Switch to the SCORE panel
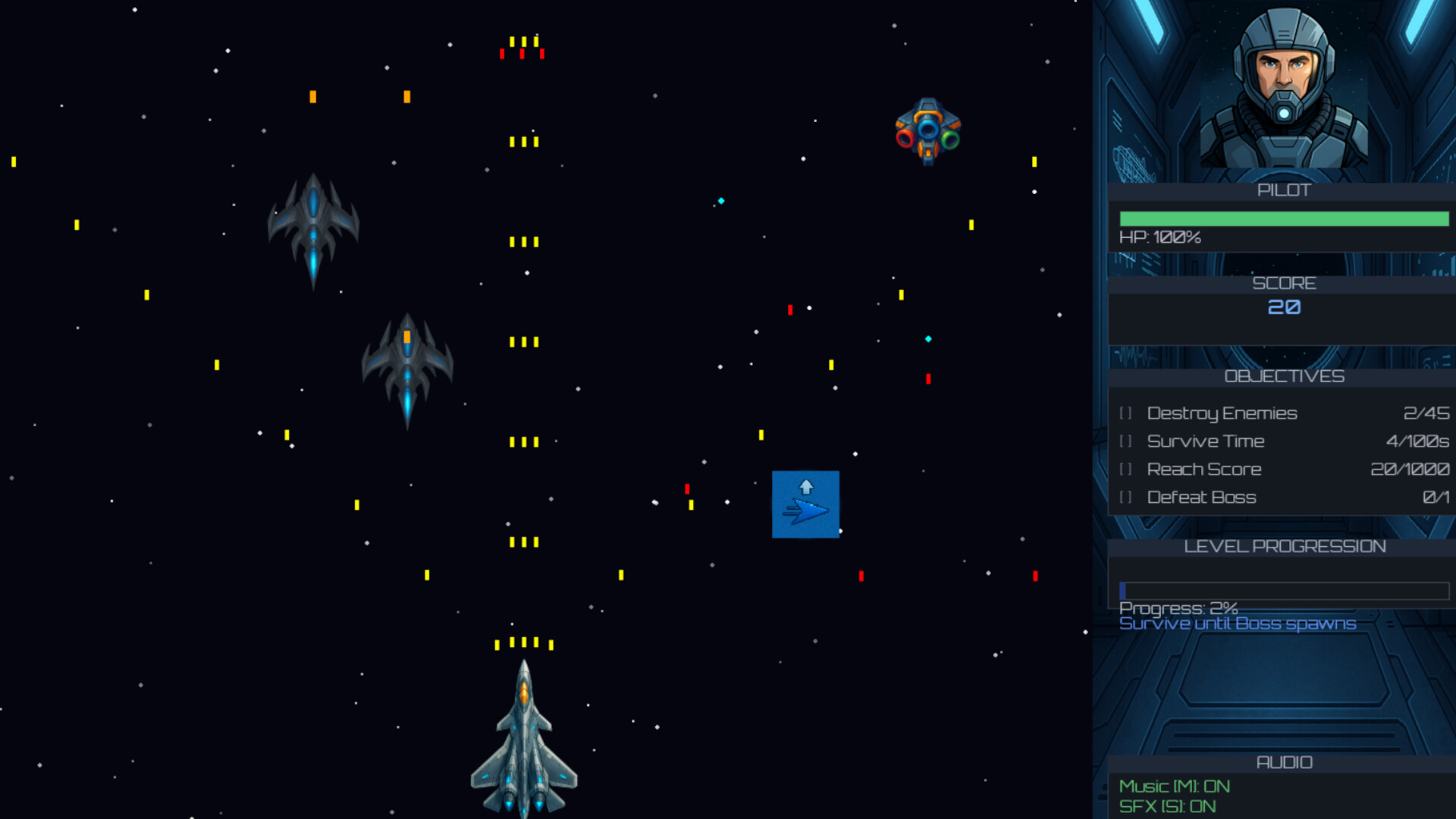This screenshot has width=1456, height=819. coord(1285,283)
